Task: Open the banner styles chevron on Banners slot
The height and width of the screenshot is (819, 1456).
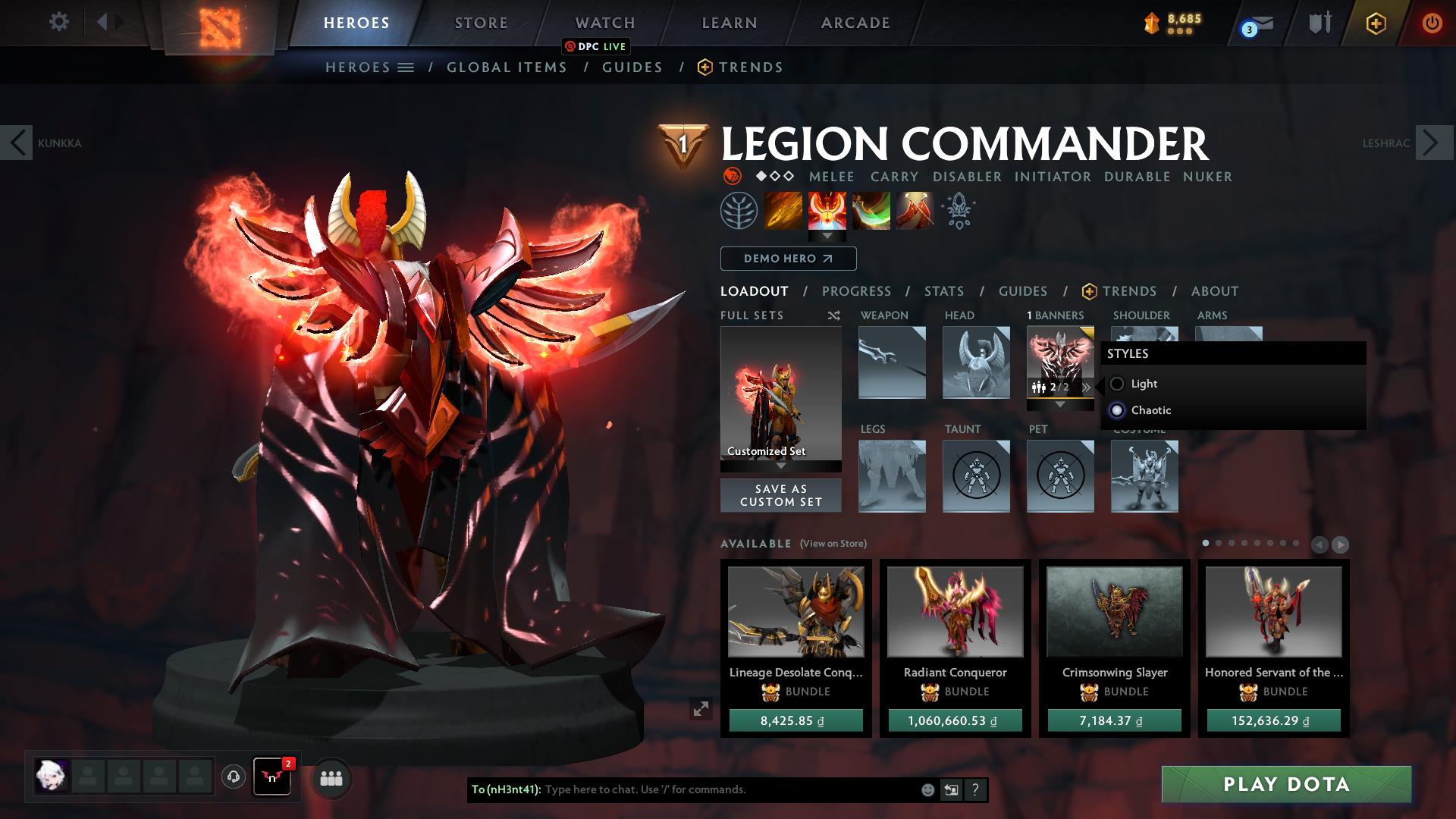Action: click(1087, 387)
